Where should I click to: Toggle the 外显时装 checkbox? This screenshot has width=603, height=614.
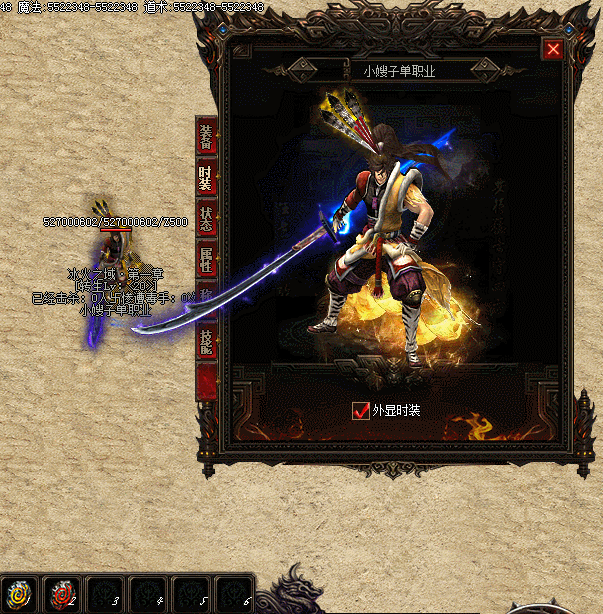361,410
